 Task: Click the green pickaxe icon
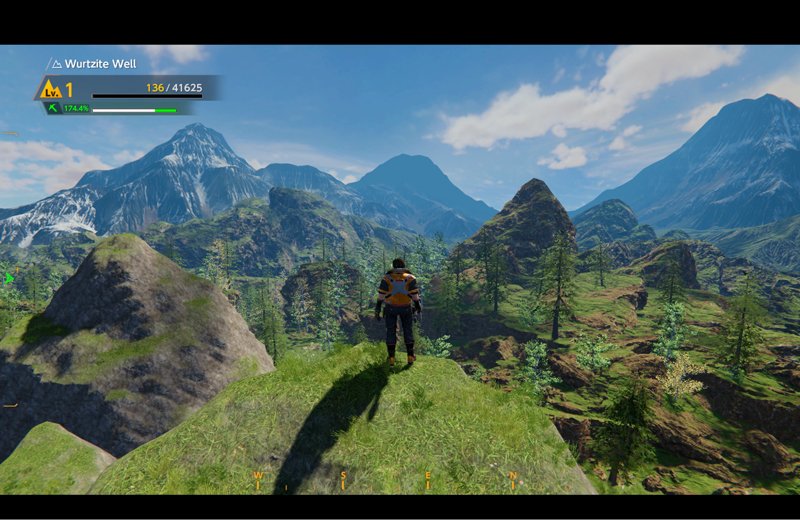pyautogui.click(x=52, y=108)
